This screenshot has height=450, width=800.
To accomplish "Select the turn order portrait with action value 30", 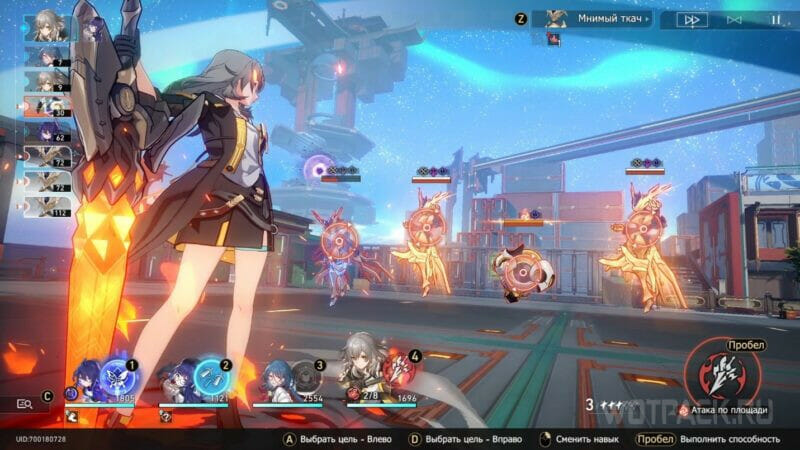I will tap(47, 104).
